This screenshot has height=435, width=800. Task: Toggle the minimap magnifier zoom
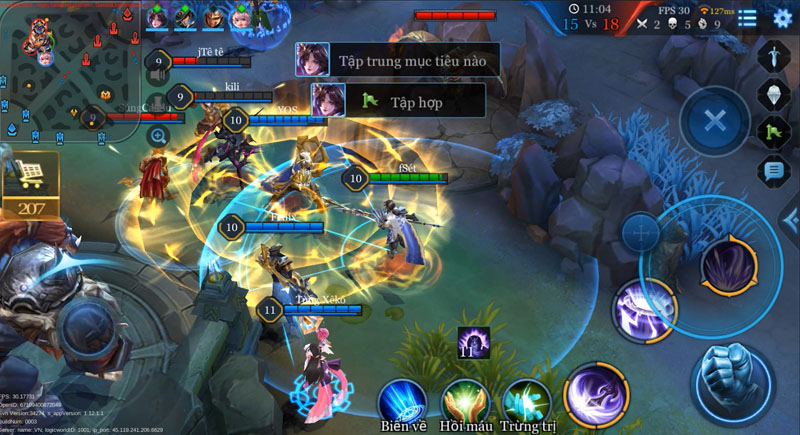[x=158, y=135]
